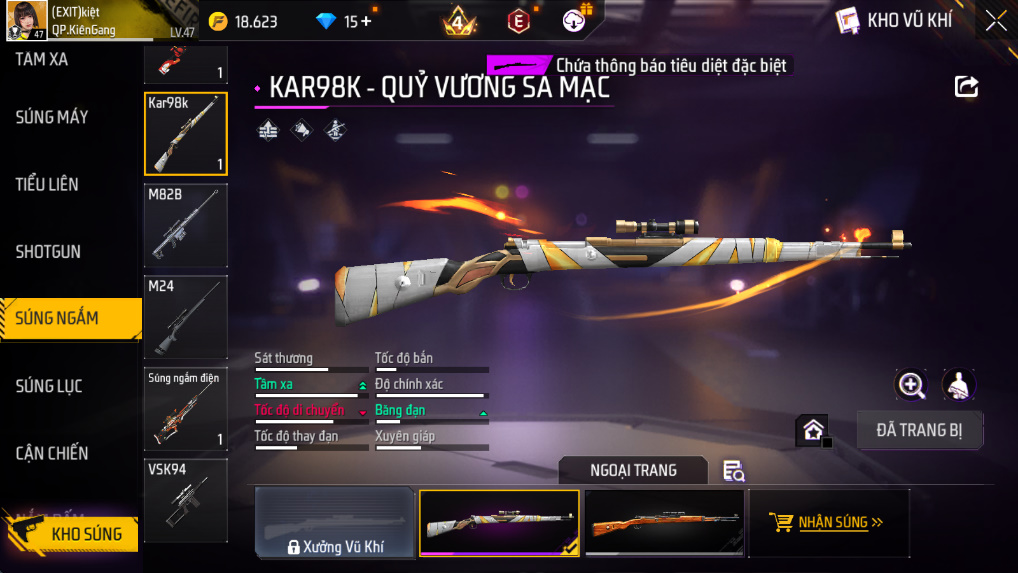Viewport: 1018px width, 573px height.
Task: Open the Súng Lục pistol category
Action: pyautogui.click(x=49, y=386)
